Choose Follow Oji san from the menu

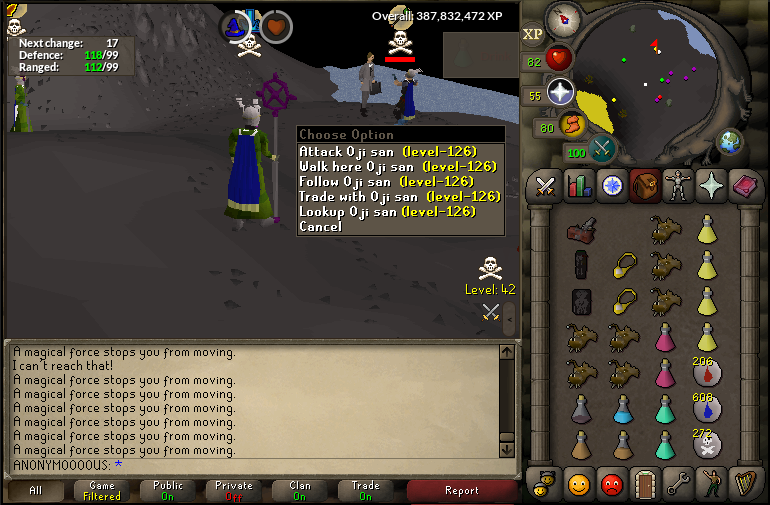click(386, 182)
